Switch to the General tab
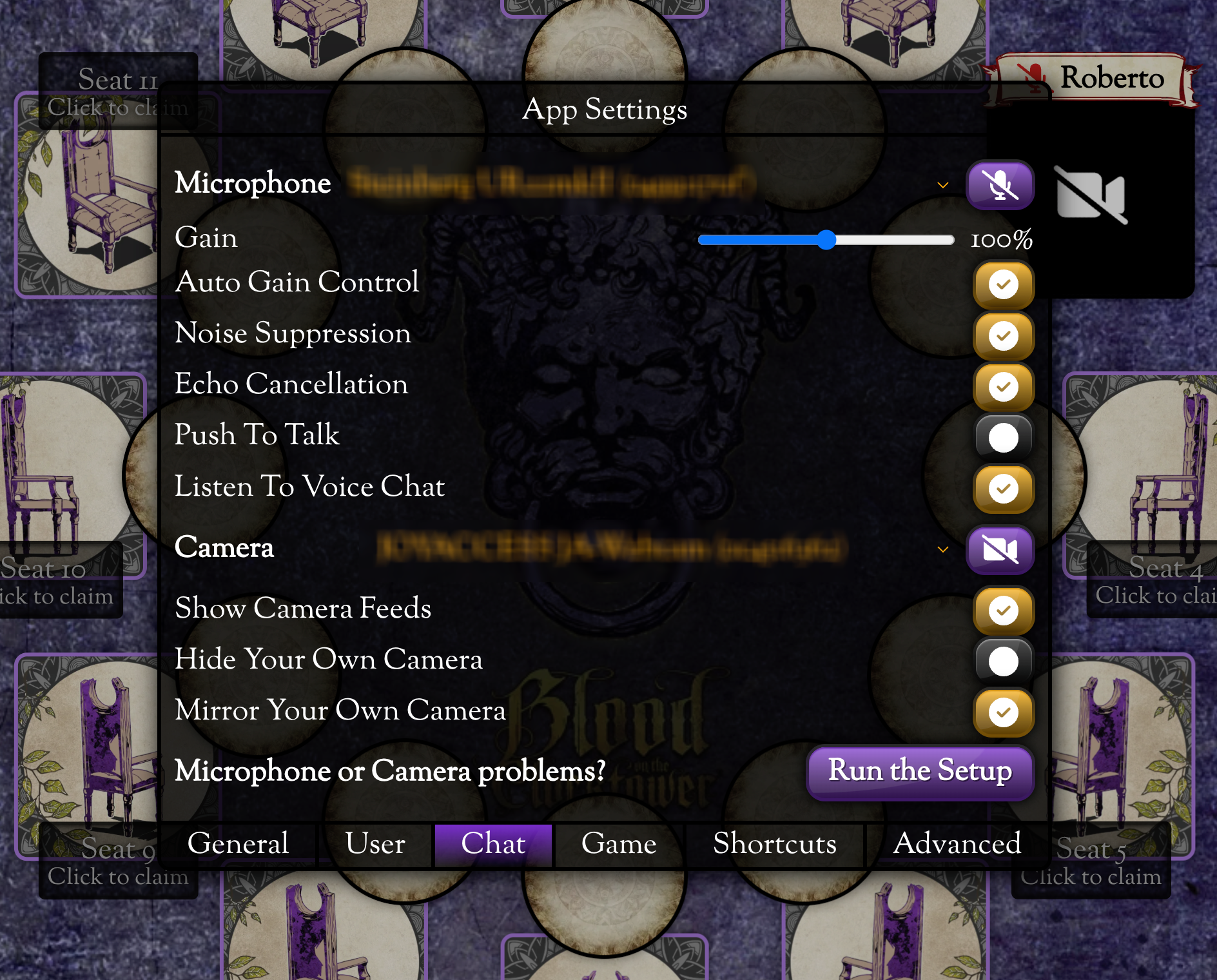This screenshot has height=980, width=1217. click(238, 844)
